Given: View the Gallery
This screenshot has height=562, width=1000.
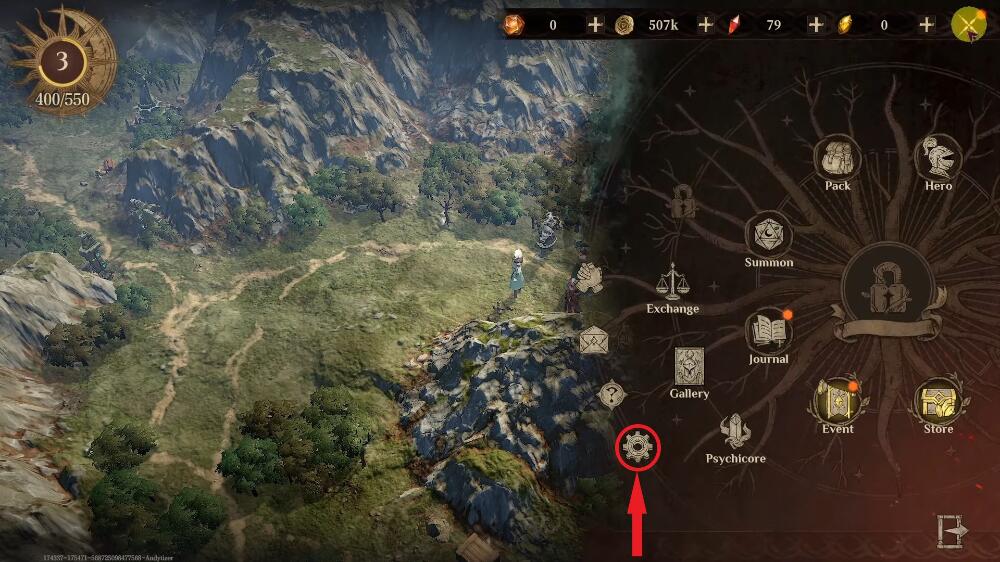Looking at the screenshot, I should tap(689, 367).
